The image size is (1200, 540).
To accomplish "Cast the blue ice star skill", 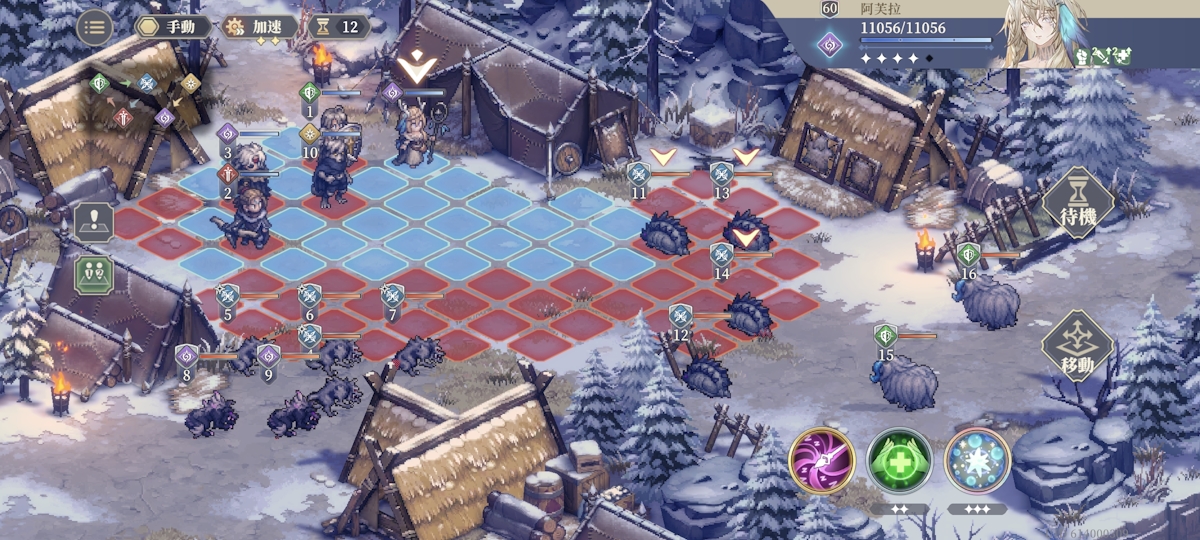I will pyautogui.click(x=977, y=460).
